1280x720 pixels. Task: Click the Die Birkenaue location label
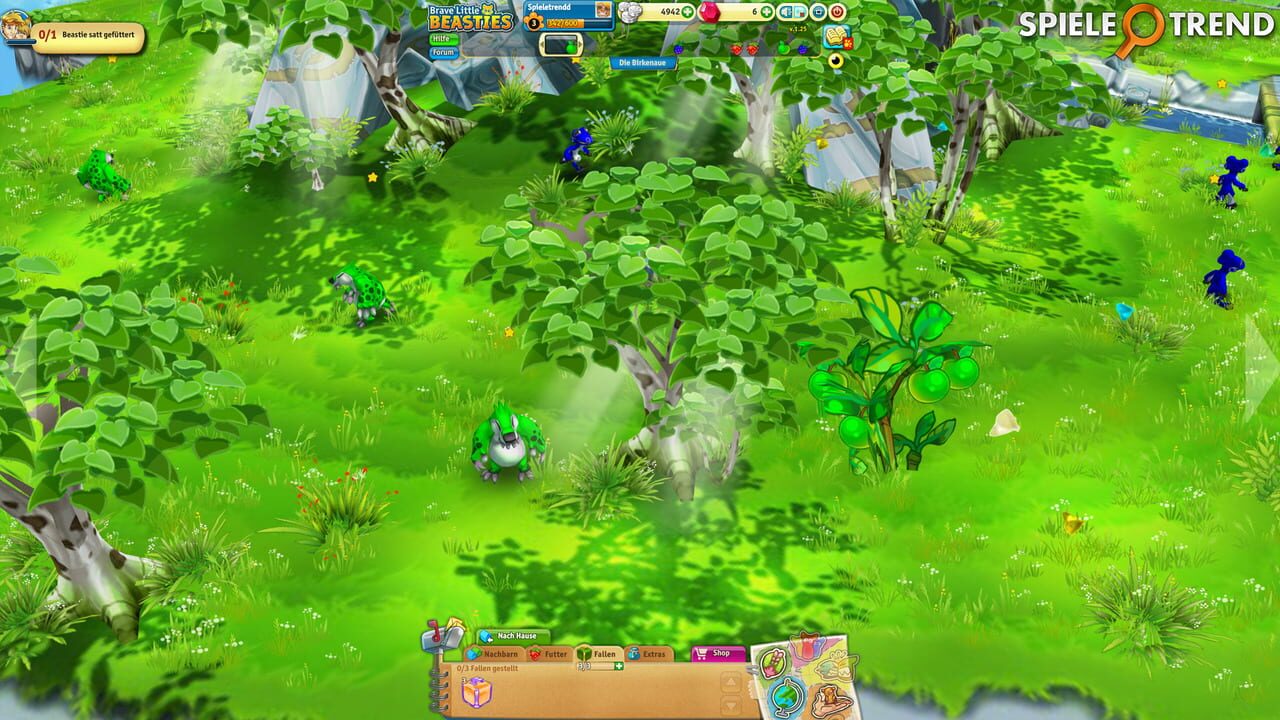645,60
